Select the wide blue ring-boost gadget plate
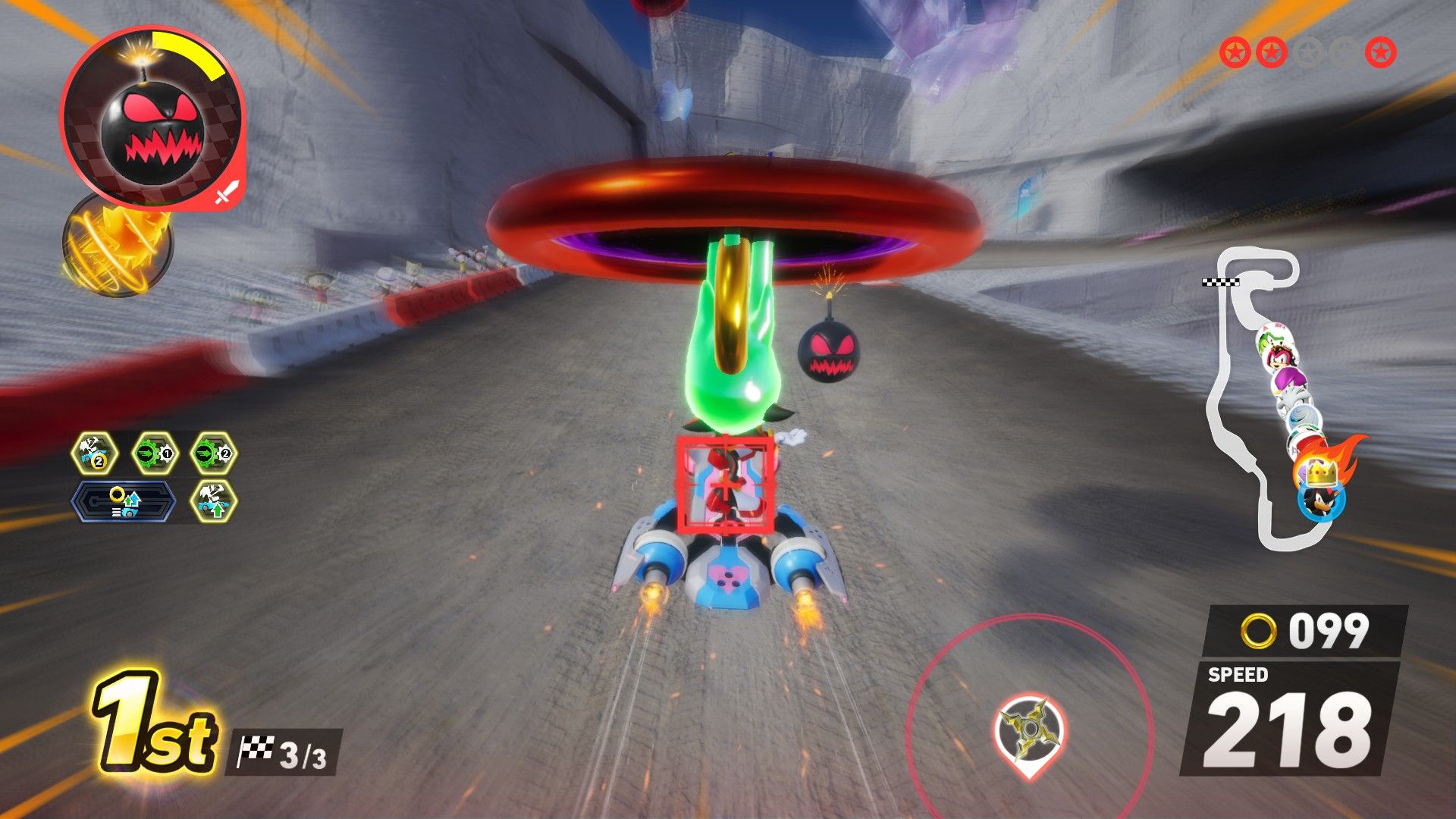1456x819 pixels. pos(124,501)
